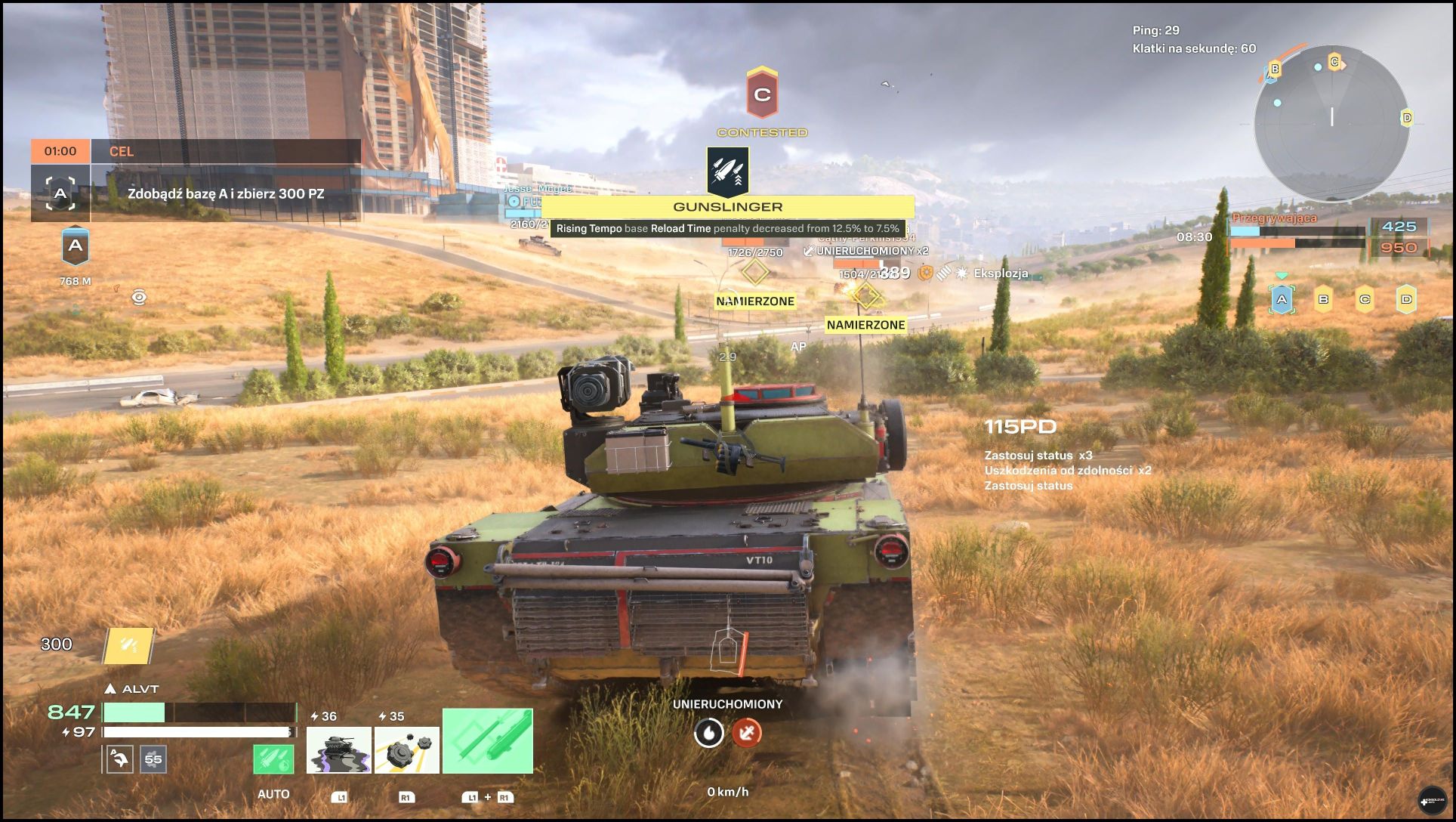Click the fire status icon
The image size is (1456, 822).
click(x=708, y=733)
